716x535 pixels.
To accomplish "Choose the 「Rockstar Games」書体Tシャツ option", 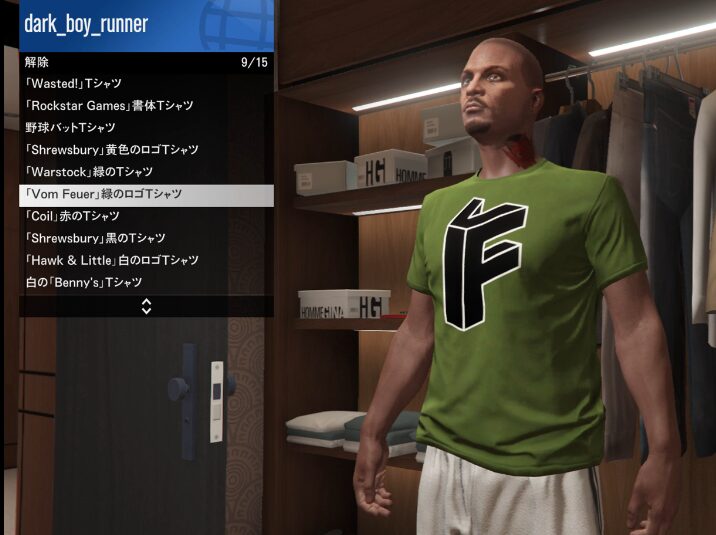I will click(x=145, y=106).
